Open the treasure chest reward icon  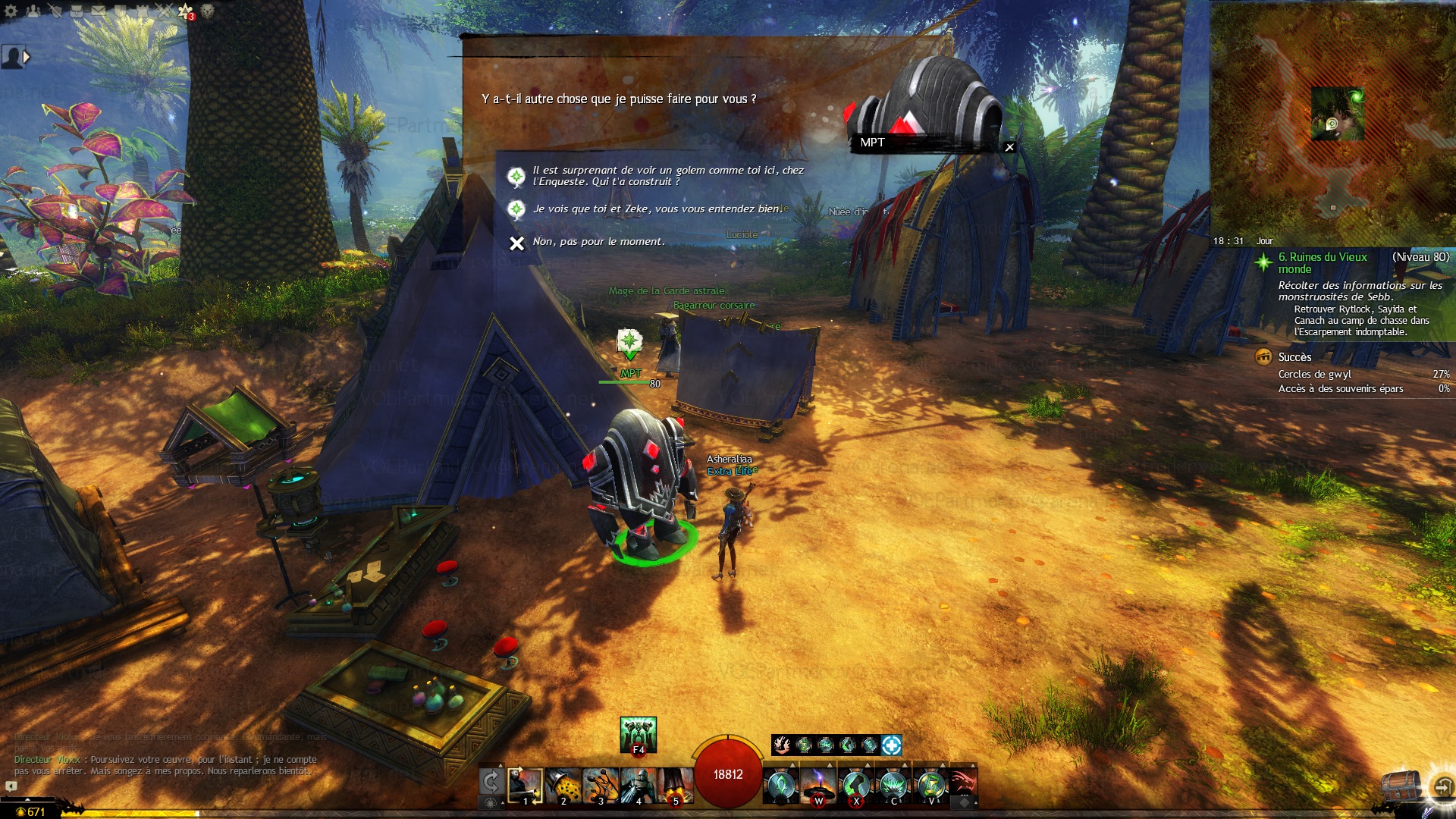point(1400,786)
